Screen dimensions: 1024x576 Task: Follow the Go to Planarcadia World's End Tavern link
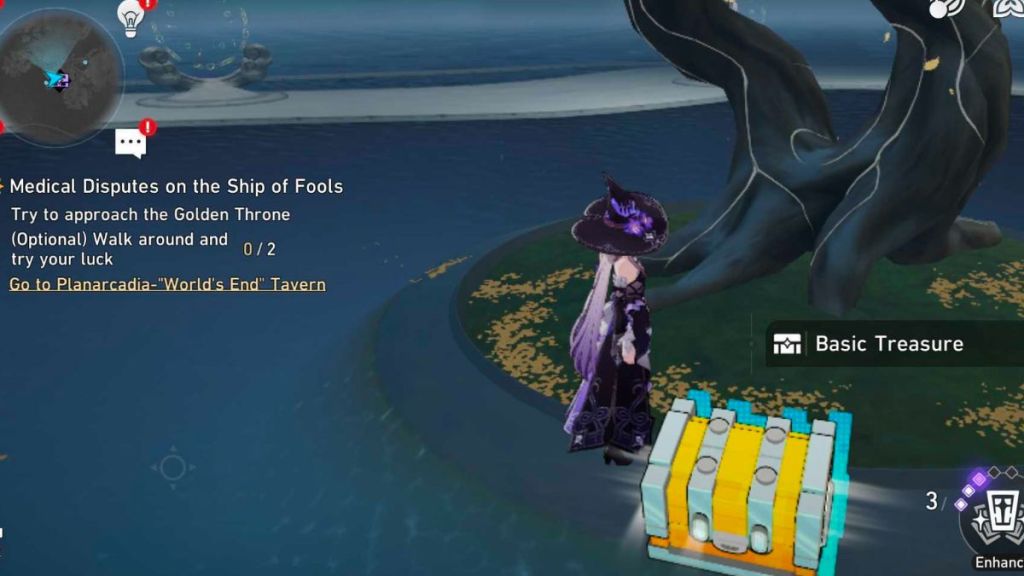[167, 284]
